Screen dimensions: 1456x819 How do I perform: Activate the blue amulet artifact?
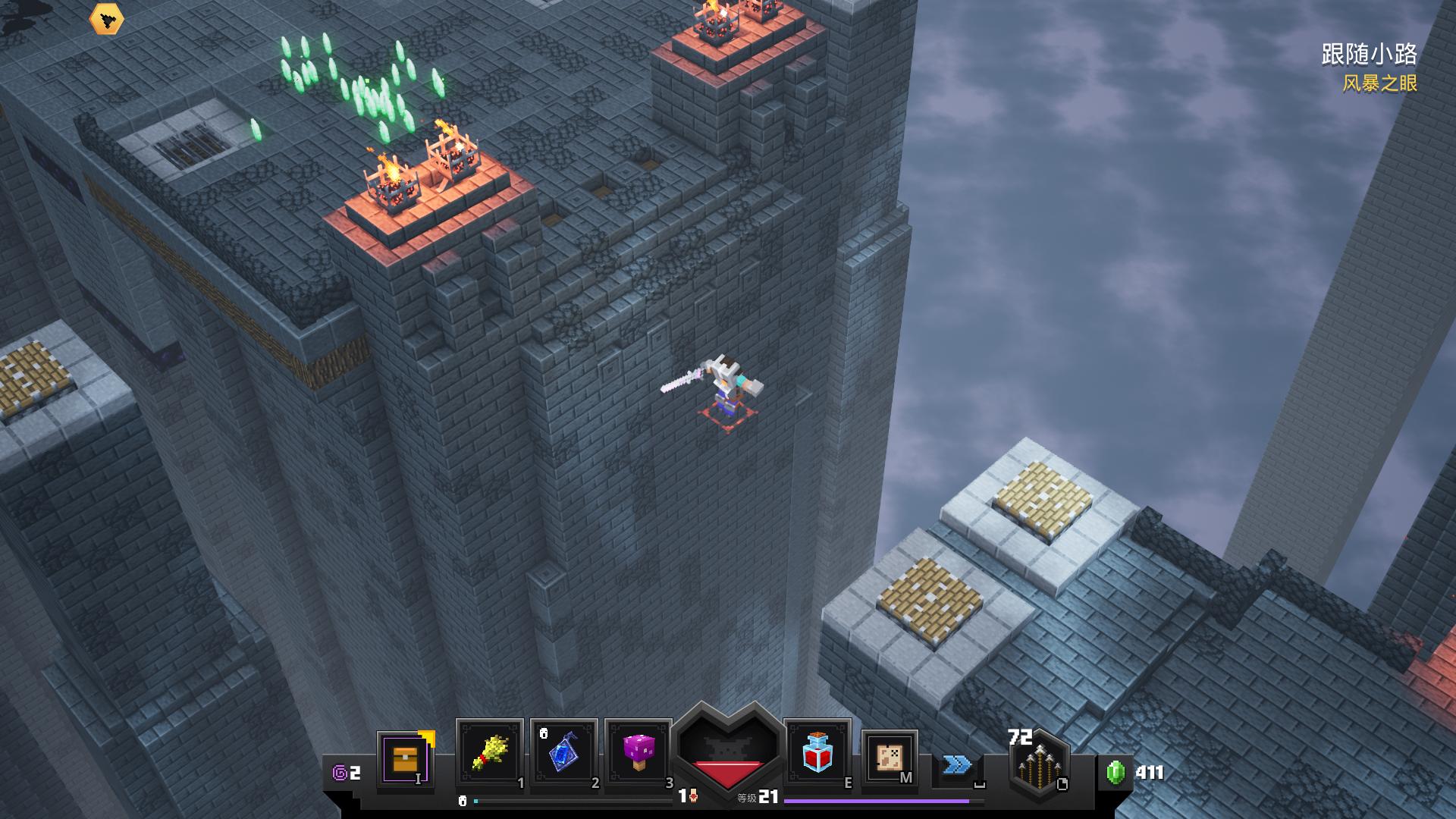564,752
